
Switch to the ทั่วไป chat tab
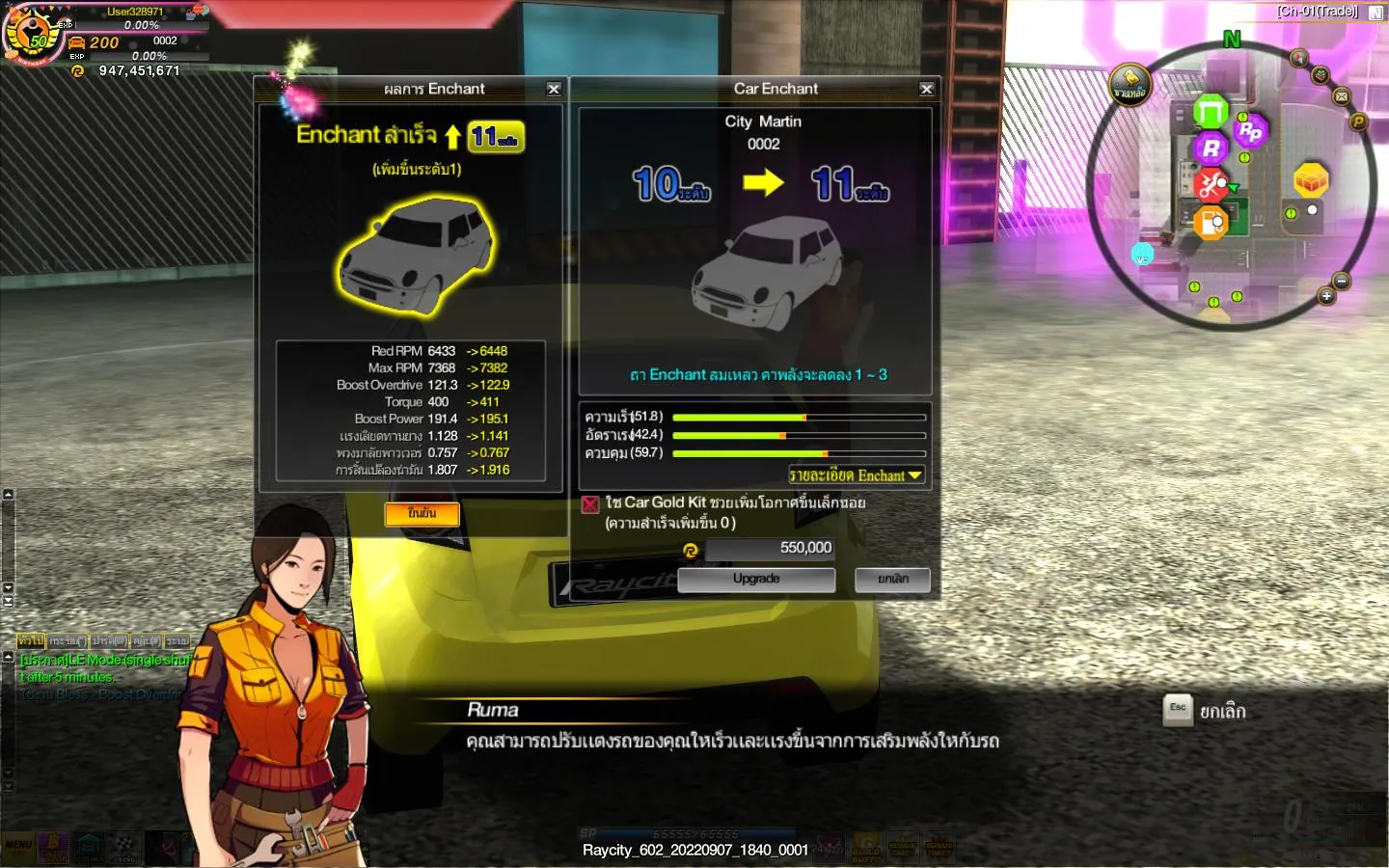tap(30, 641)
